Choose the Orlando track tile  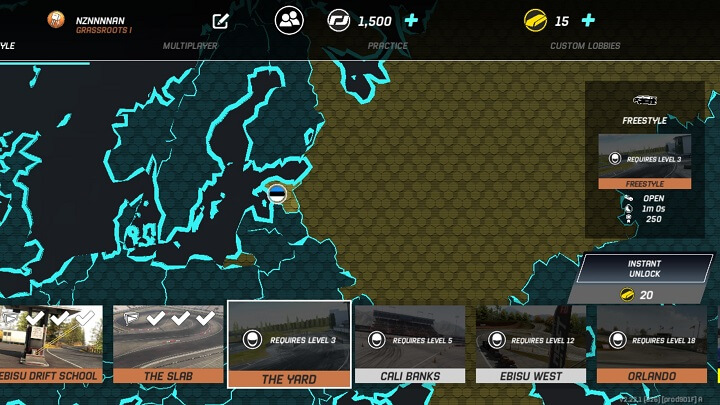tap(651, 345)
